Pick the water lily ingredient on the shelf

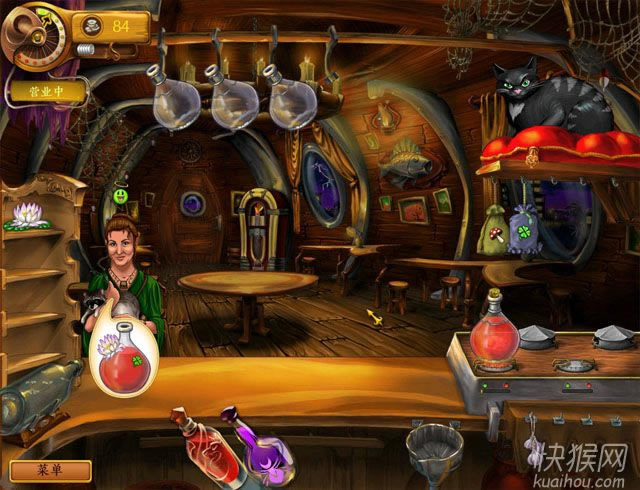coord(25,215)
